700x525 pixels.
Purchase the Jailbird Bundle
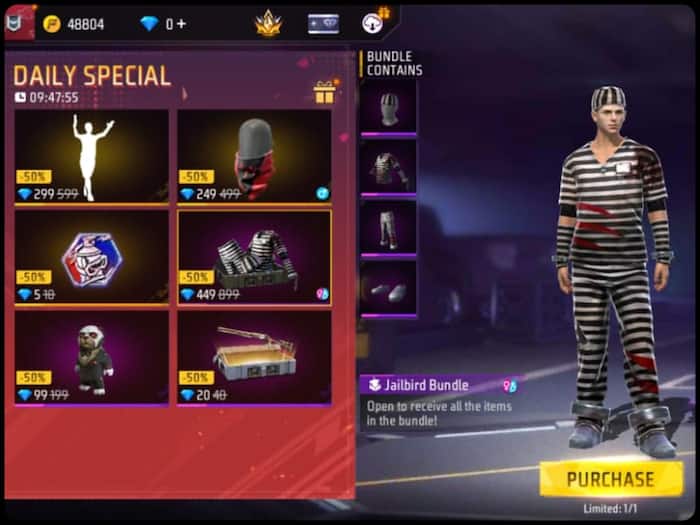[611, 478]
